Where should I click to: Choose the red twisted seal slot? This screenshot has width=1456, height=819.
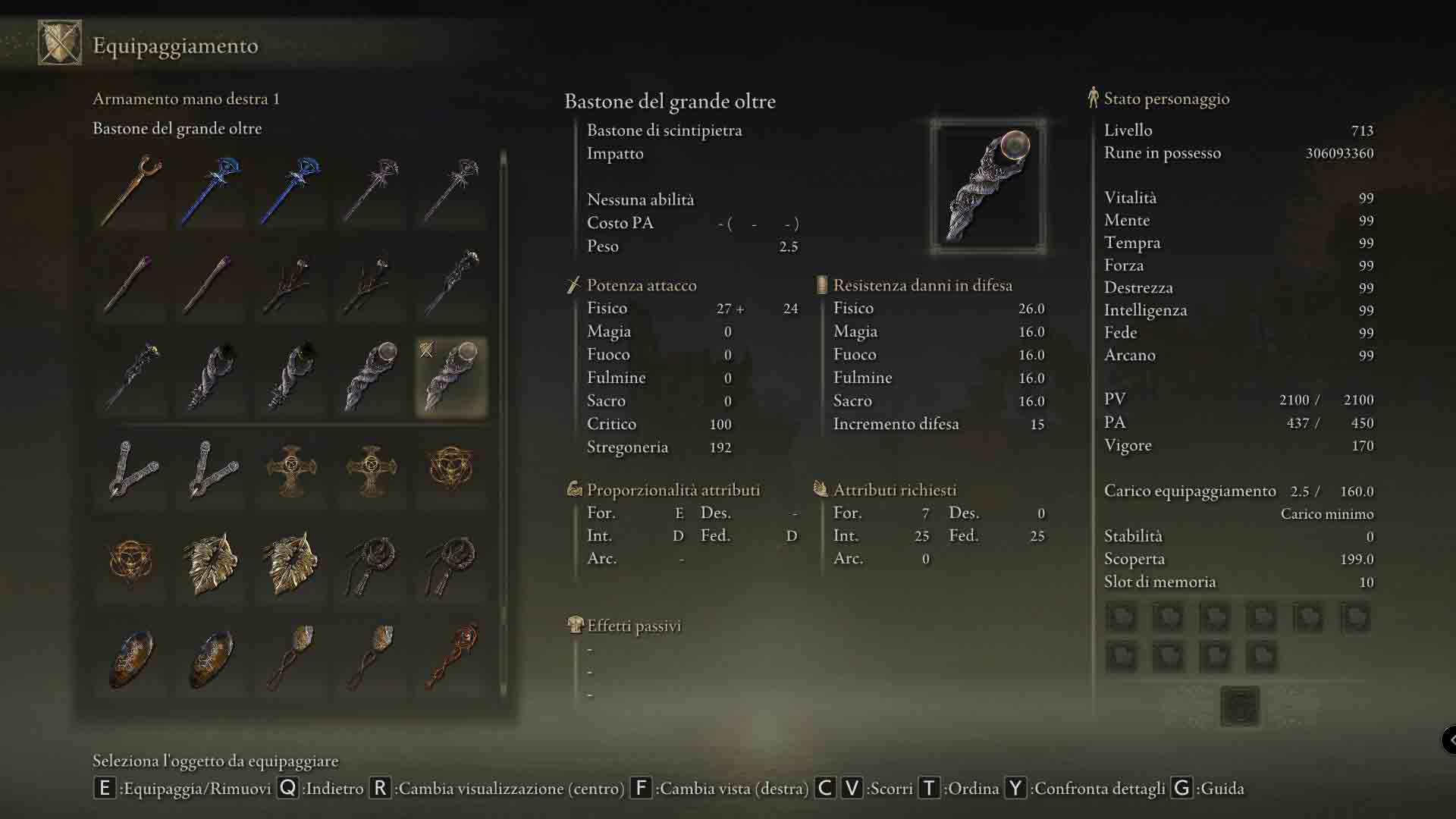(x=451, y=657)
